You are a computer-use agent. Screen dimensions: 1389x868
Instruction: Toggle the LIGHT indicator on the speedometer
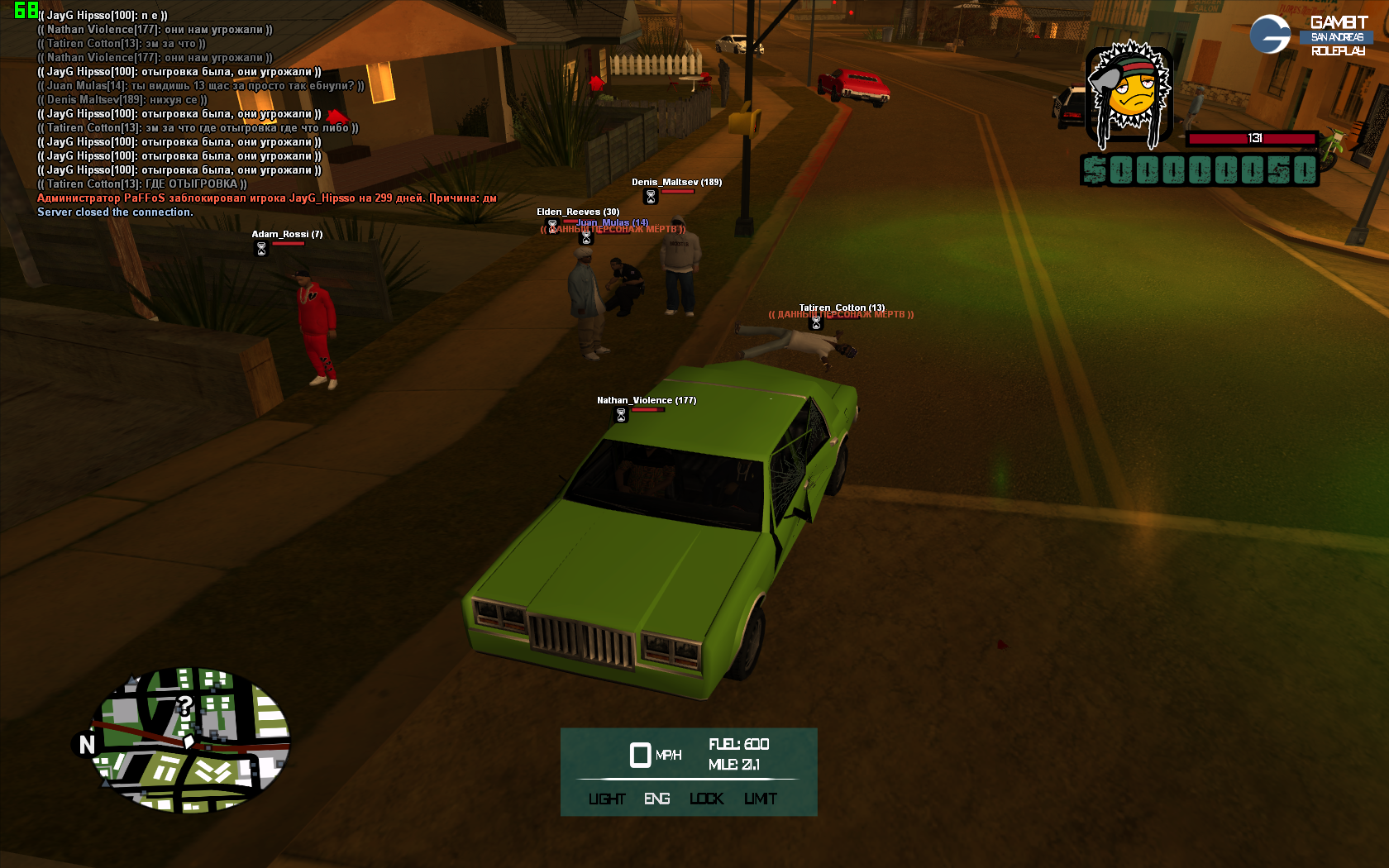pyautogui.click(x=607, y=799)
